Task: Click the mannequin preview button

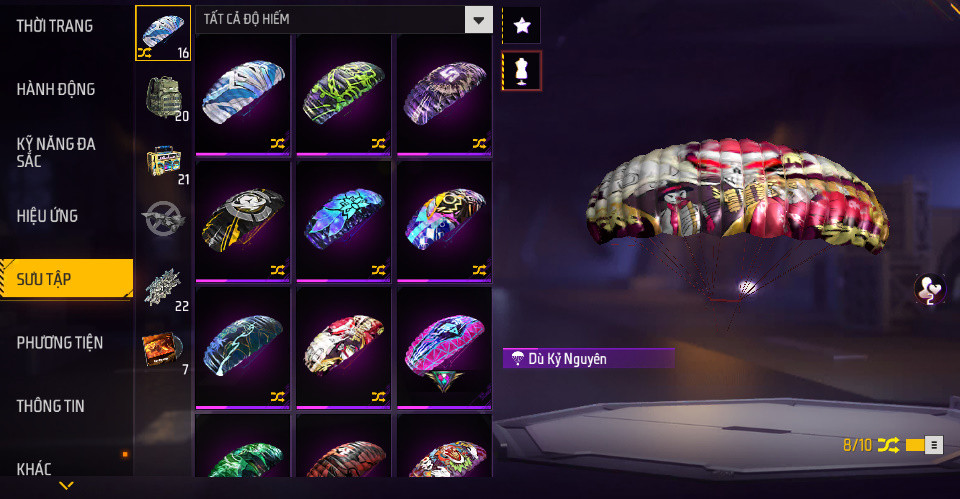Action: (521, 70)
